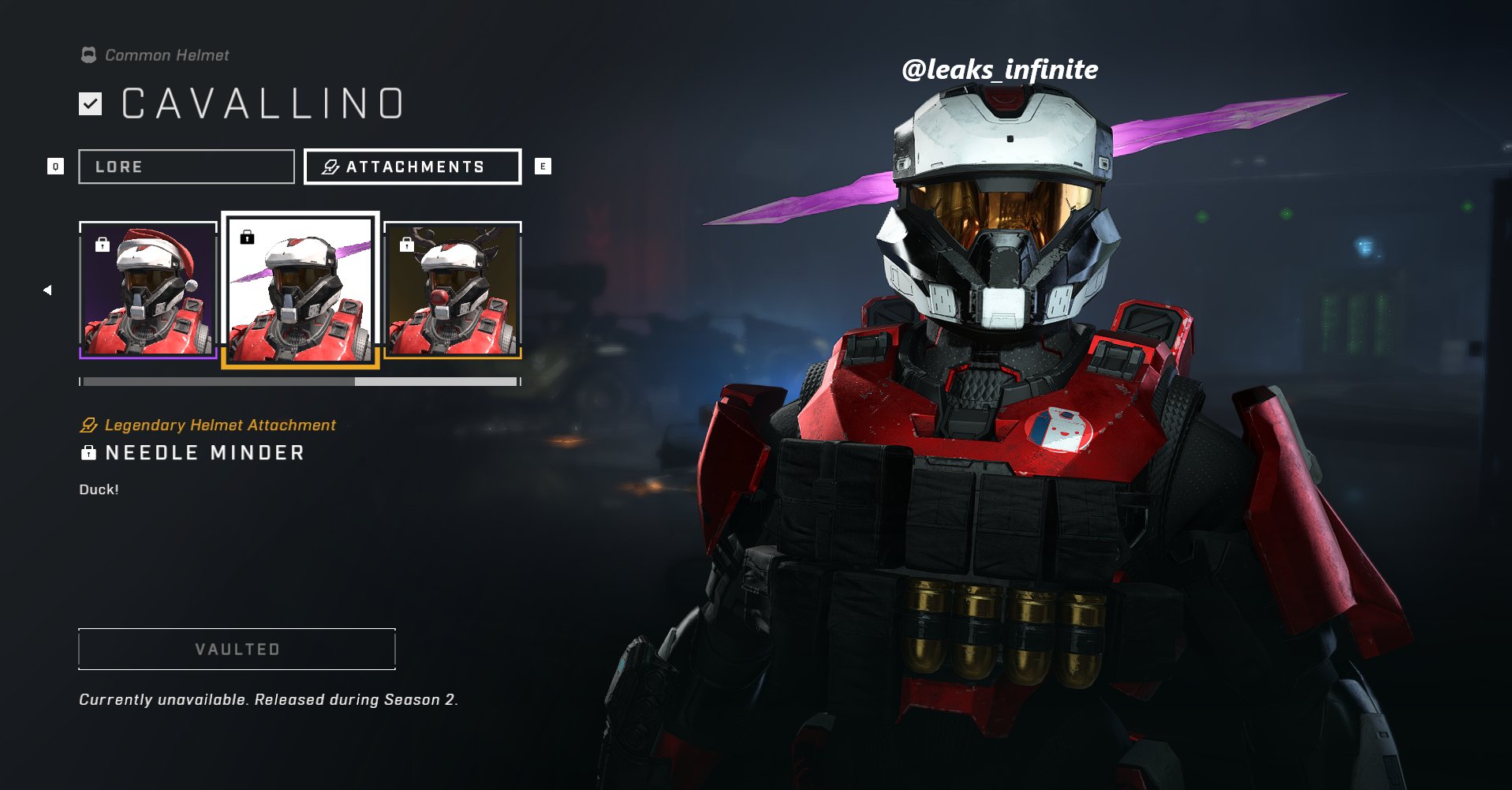Viewport: 1512px width, 790px height.
Task: Toggle the checkbox next to CAVALLINO
Action: (91, 103)
